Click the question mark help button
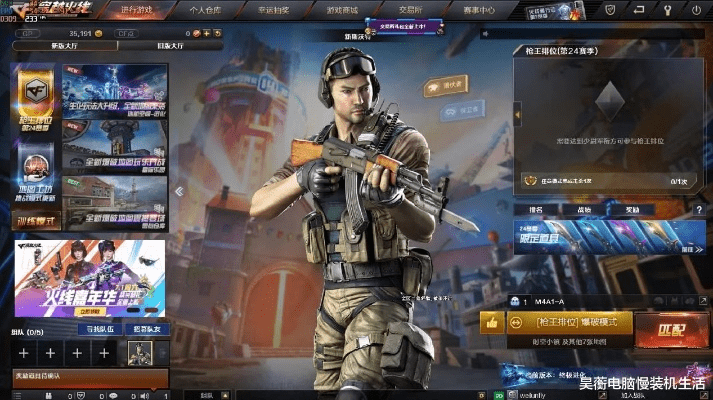The height and width of the screenshot is (400, 713). click(x=697, y=209)
